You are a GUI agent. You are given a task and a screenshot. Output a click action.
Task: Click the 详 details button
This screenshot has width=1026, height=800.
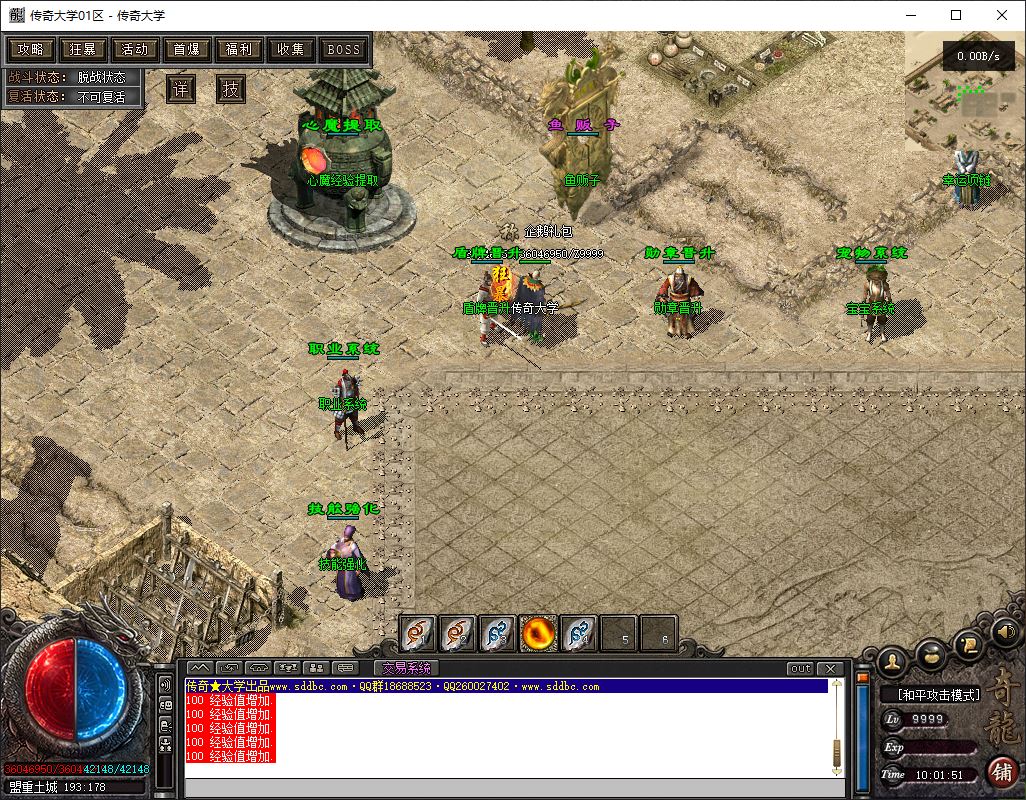click(180, 88)
